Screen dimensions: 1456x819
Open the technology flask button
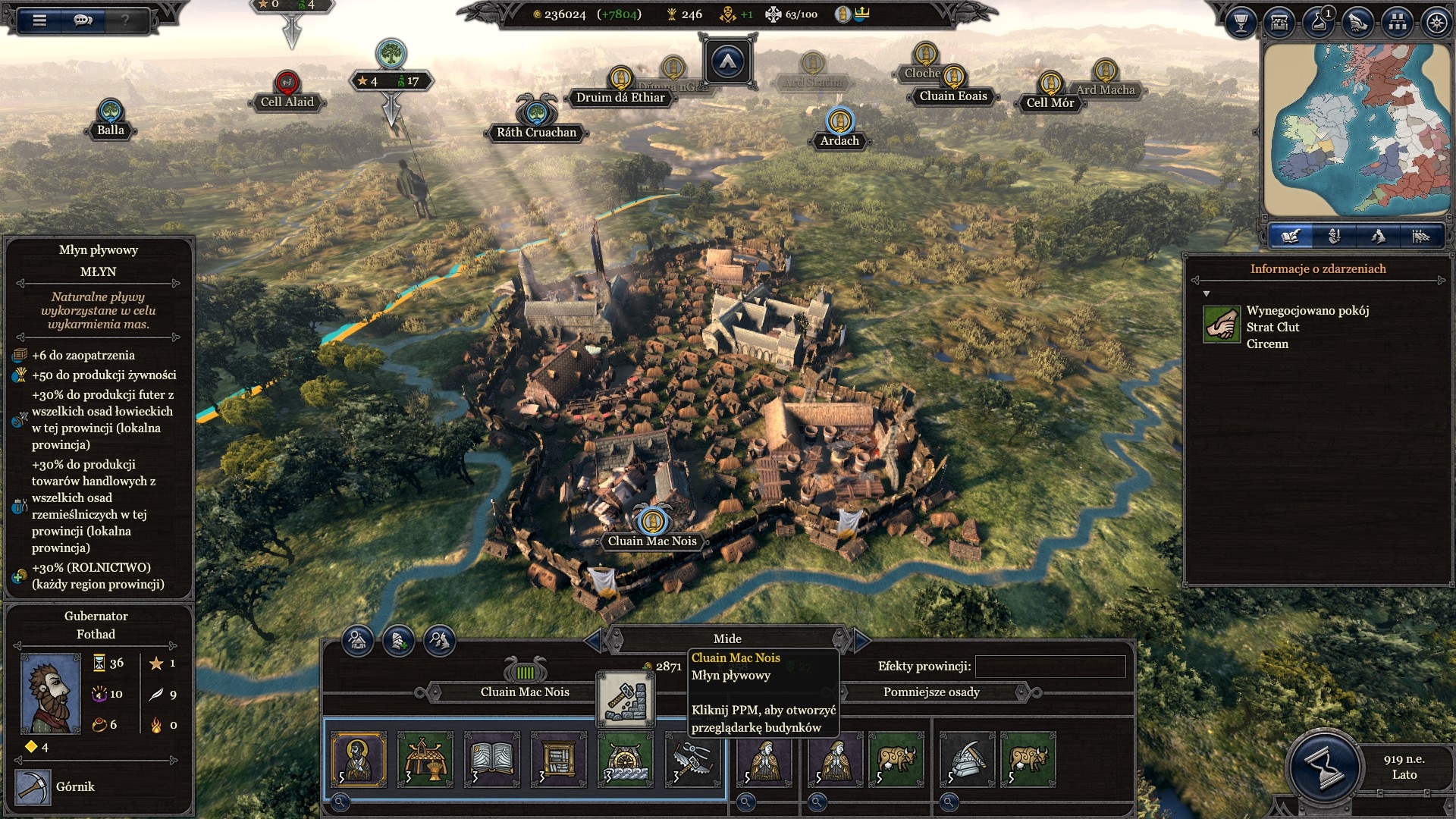coord(1319,23)
